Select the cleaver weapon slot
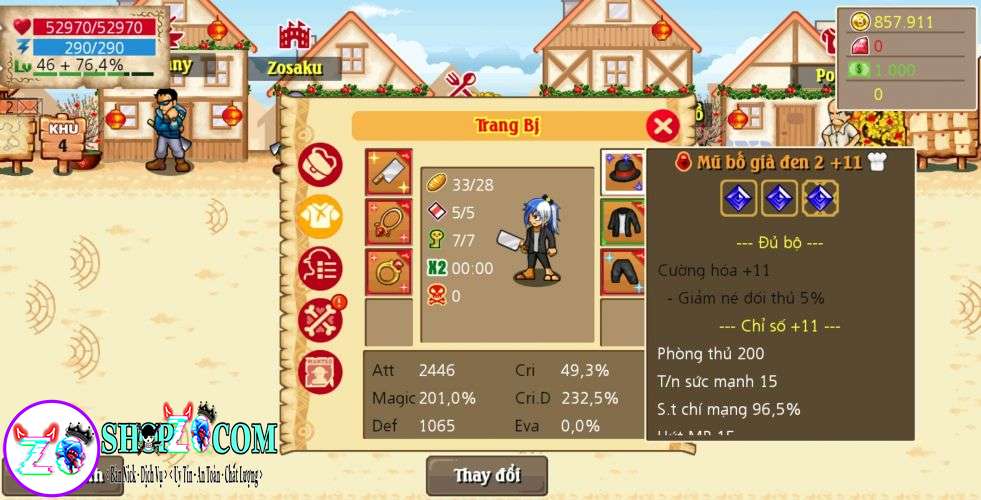 pos(388,172)
